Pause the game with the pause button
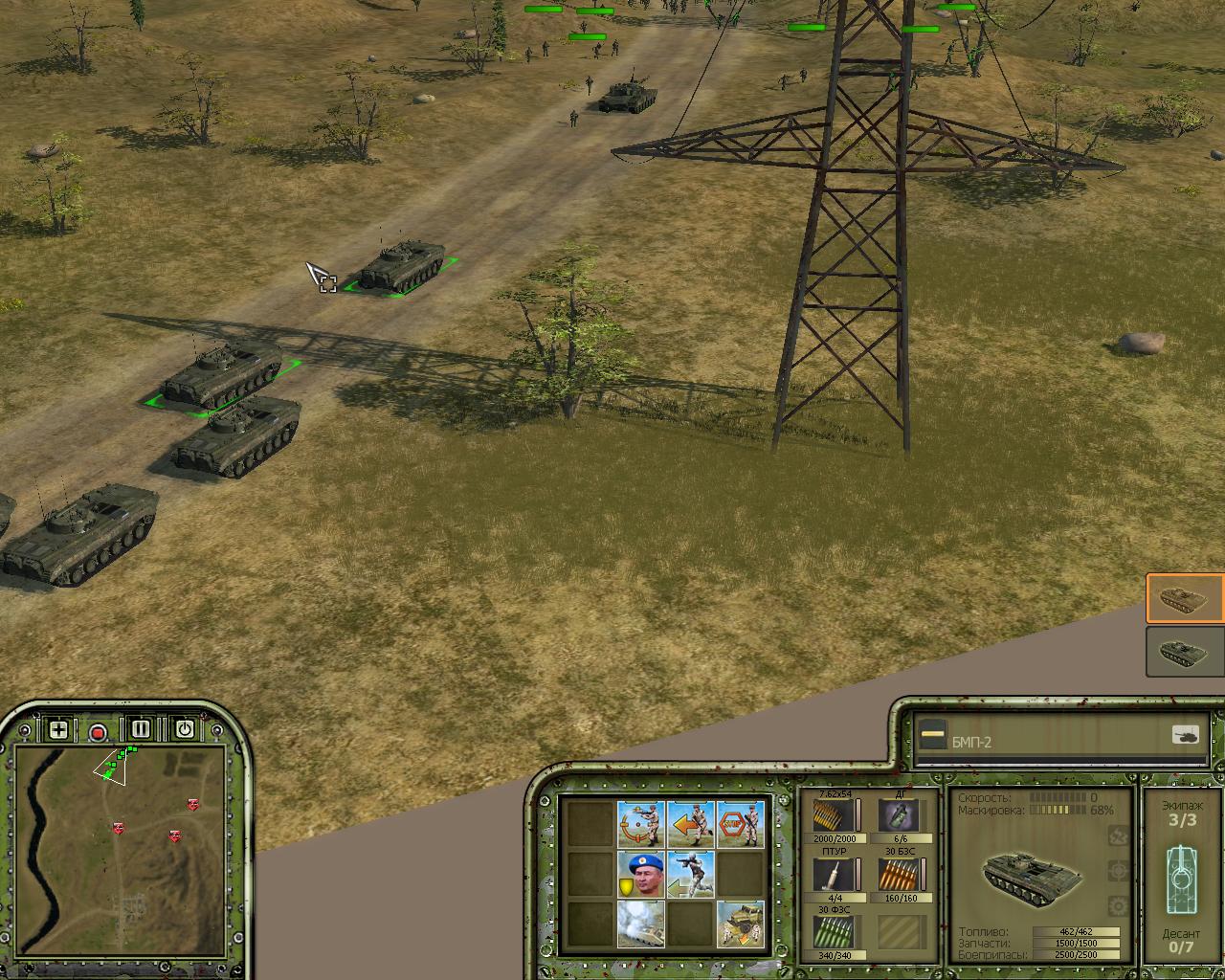The image size is (1225, 980). [x=141, y=729]
